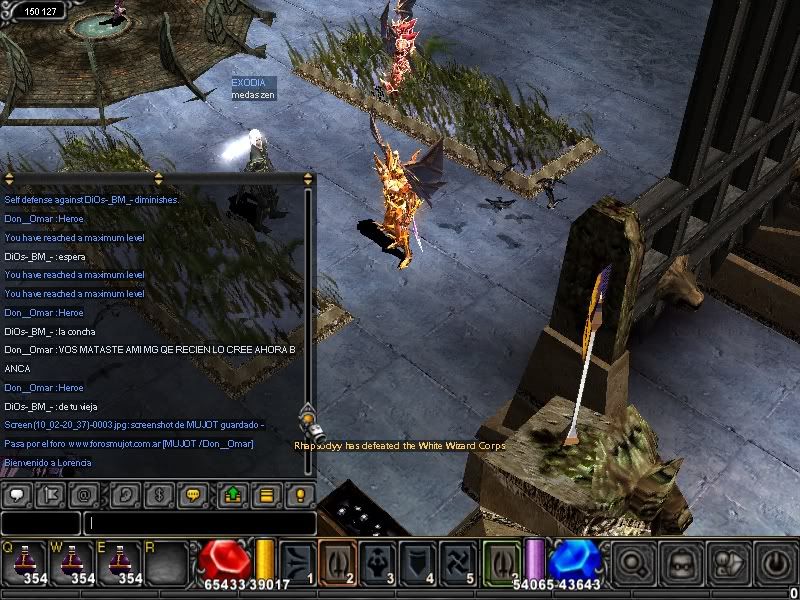800x600 pixels.
Task: Toggle the ear whisper button
Action: pyautogui.click(x=126, y=494)
